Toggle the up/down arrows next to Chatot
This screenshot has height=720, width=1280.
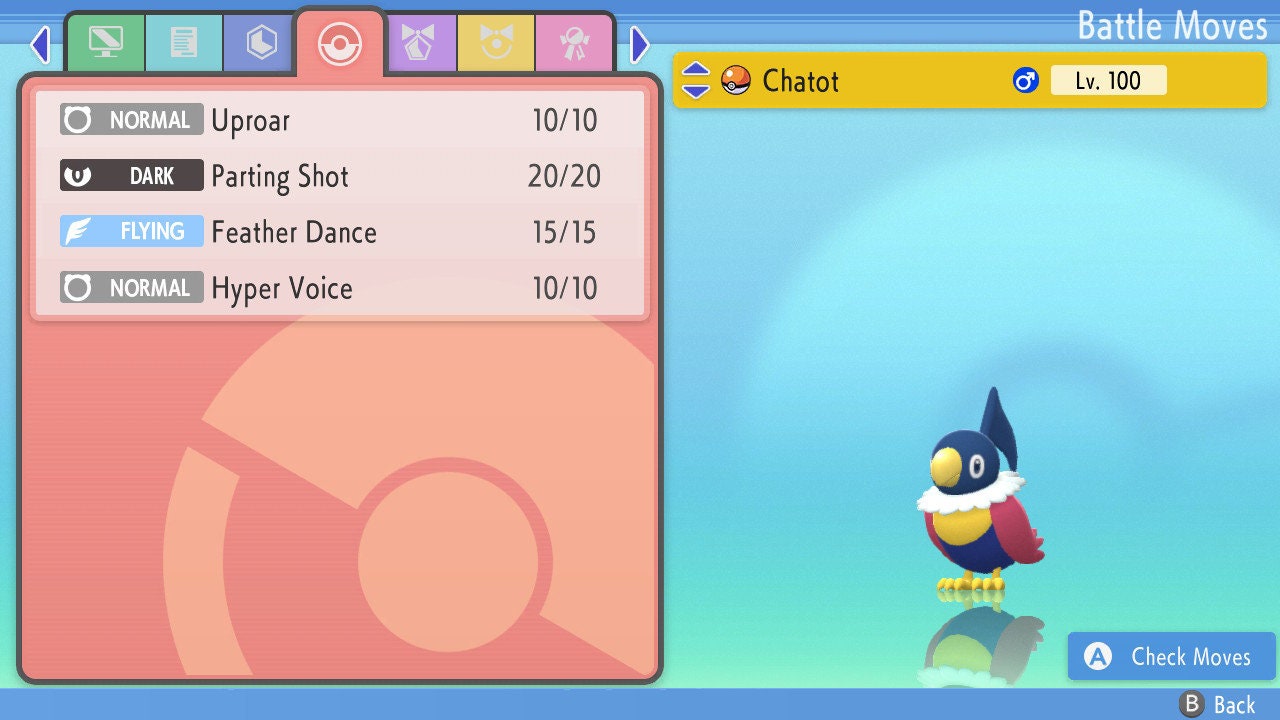click(x=696, y=81)
